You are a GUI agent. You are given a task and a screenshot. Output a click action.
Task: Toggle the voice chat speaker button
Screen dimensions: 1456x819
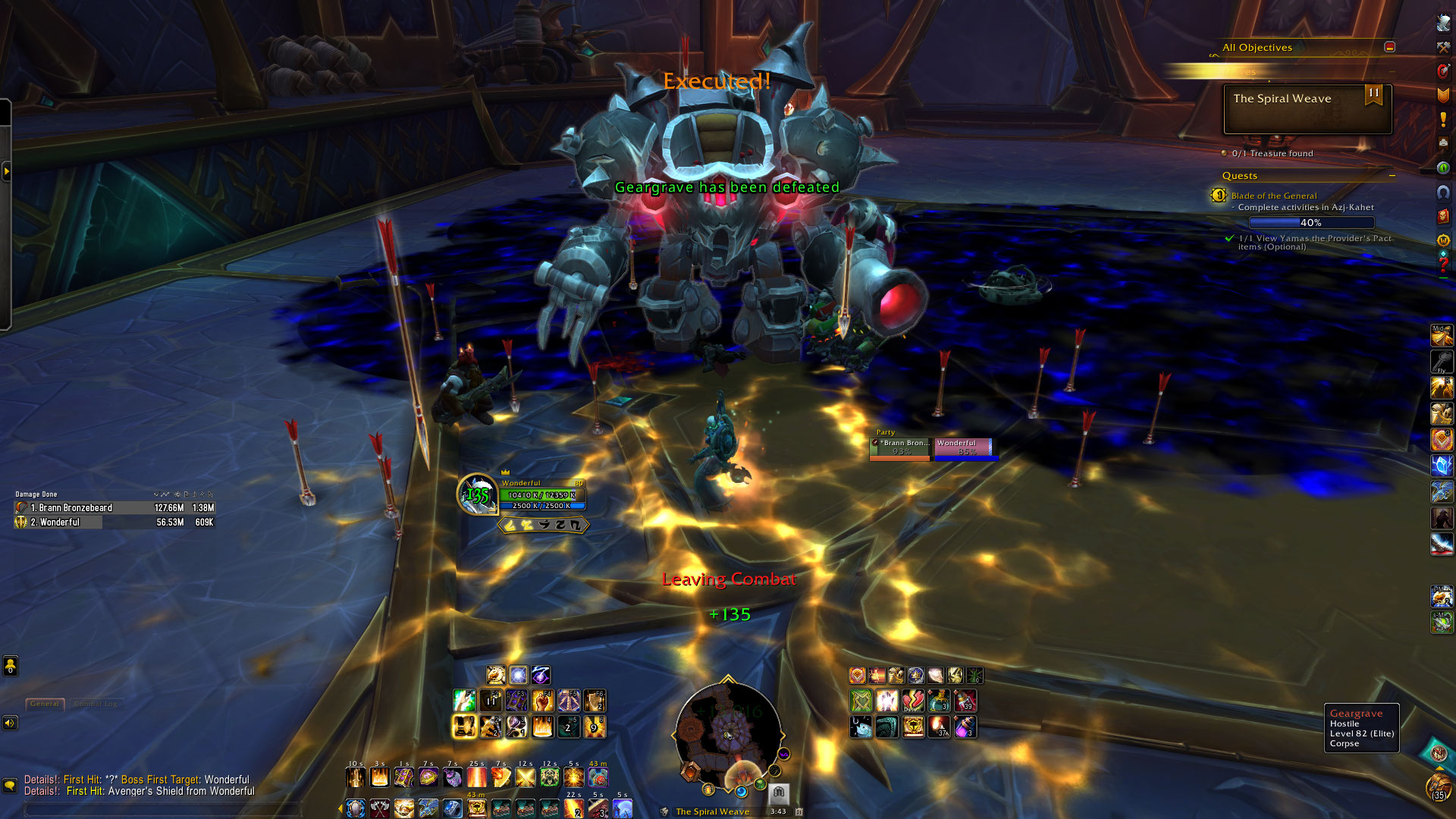[10, 723]
